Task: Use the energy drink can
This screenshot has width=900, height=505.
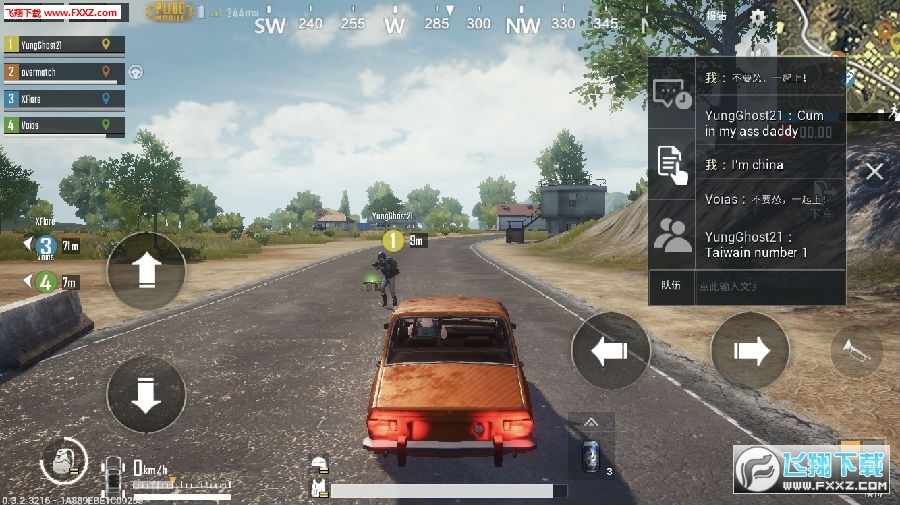Action: pyautogui.click(x=591, y=456)
